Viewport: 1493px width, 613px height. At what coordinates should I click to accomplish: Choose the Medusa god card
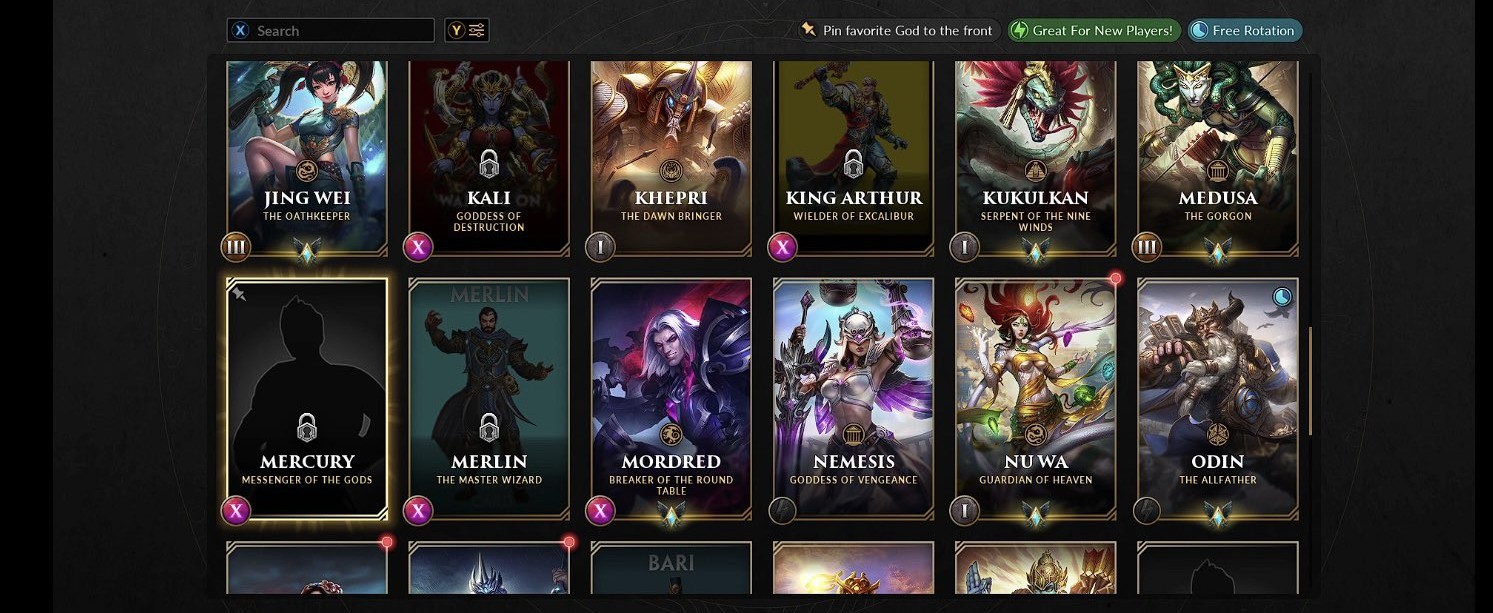pyautogui.click(x=1217, y=155)
